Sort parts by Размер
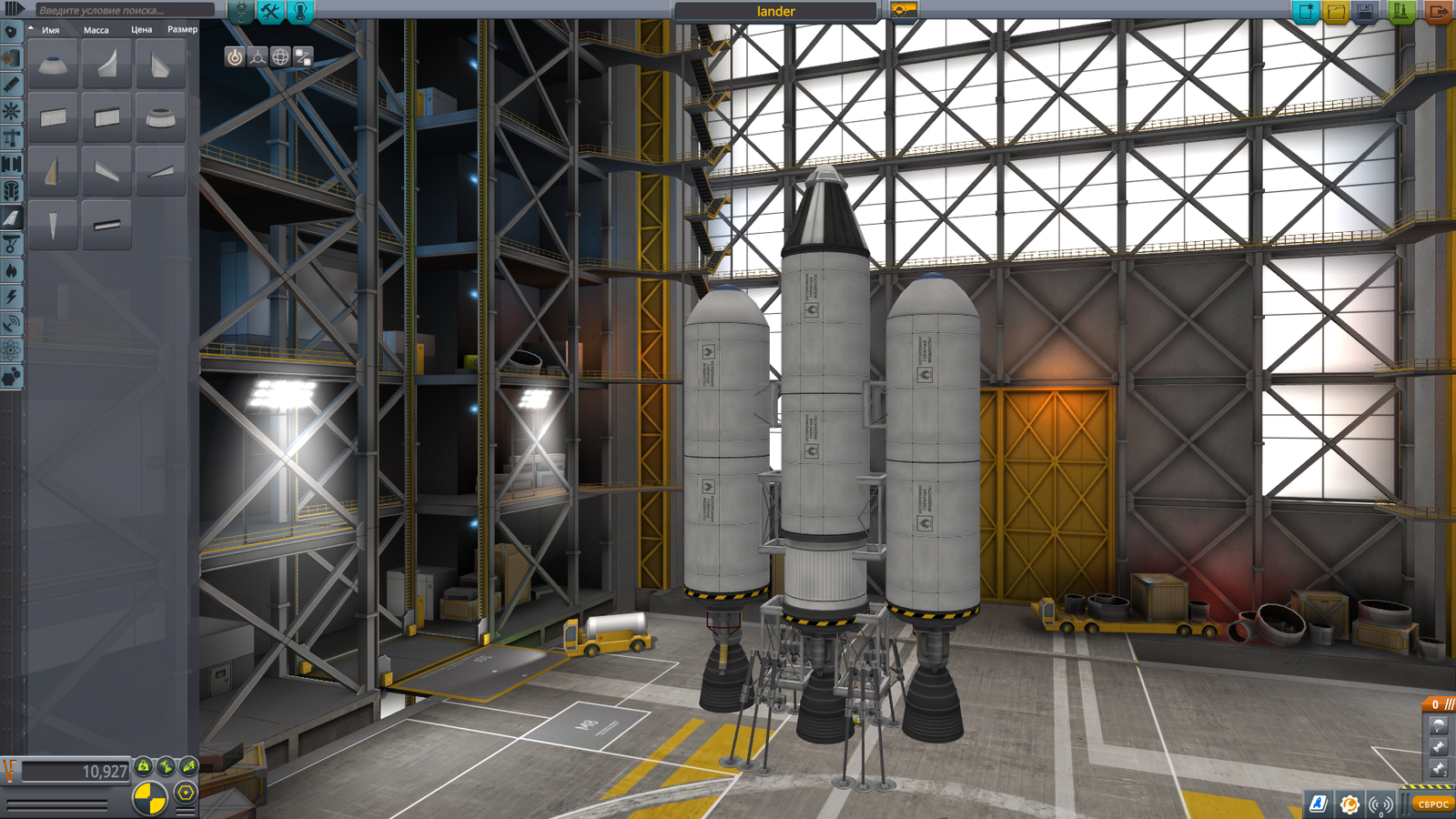Viewport: 1456px width, 819px height. [182, 30]
